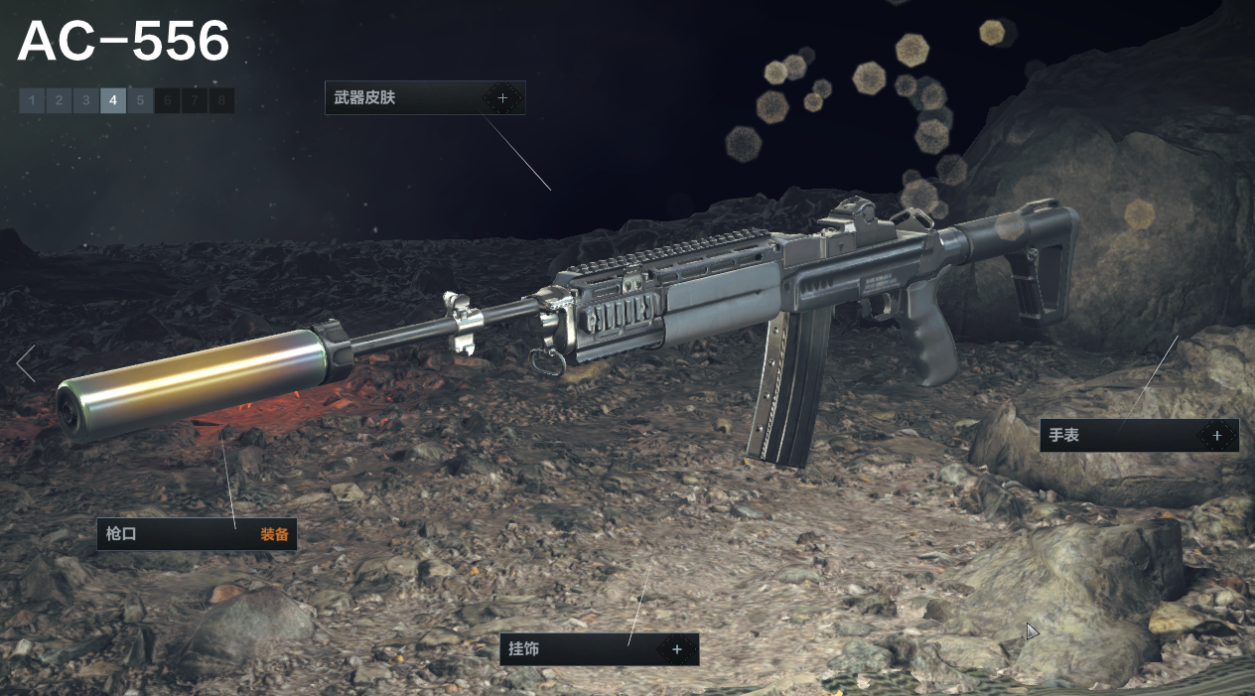Open the 武器皮肤 weapon skin slot
The height and width of the screenshot is (696, 1255).
(425, 98)
